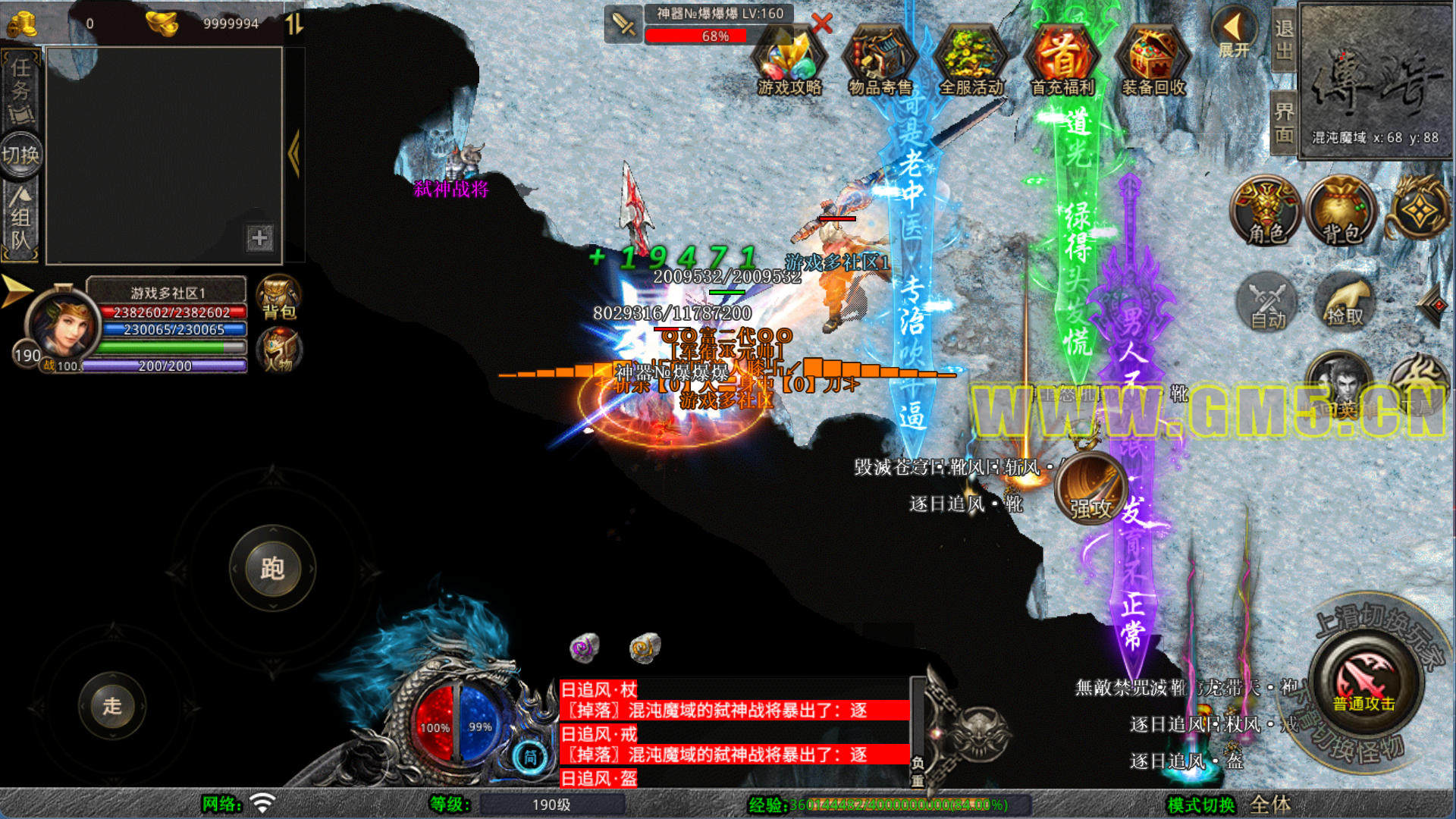Open the round 背包 bag icon
Viewport: 1456px width, 819px height.
click(1341, 212)
